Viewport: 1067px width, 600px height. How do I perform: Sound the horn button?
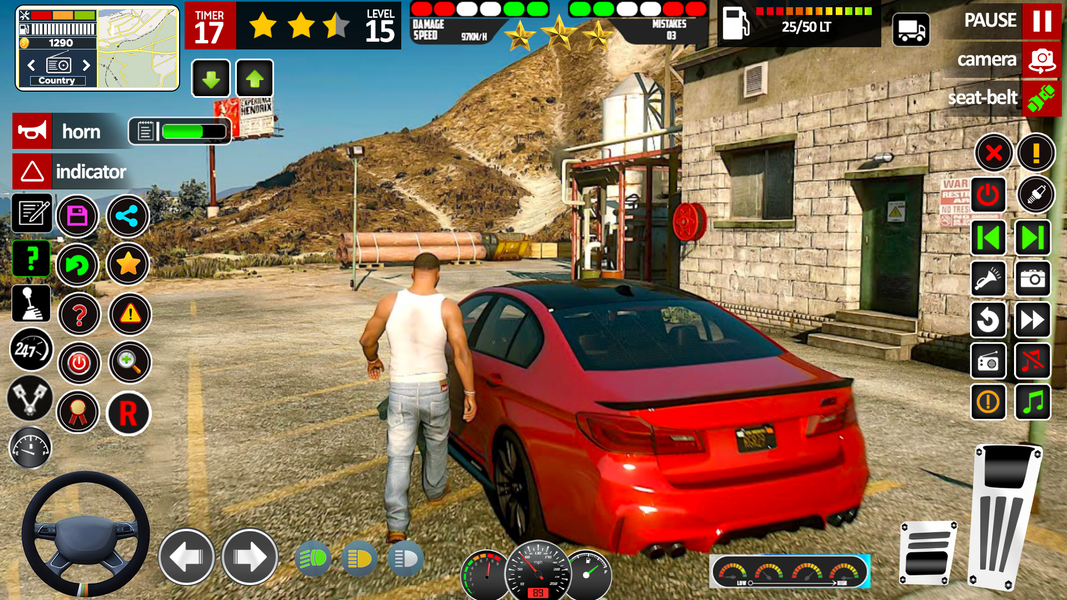pyautogui.click(x=32, y=131)
